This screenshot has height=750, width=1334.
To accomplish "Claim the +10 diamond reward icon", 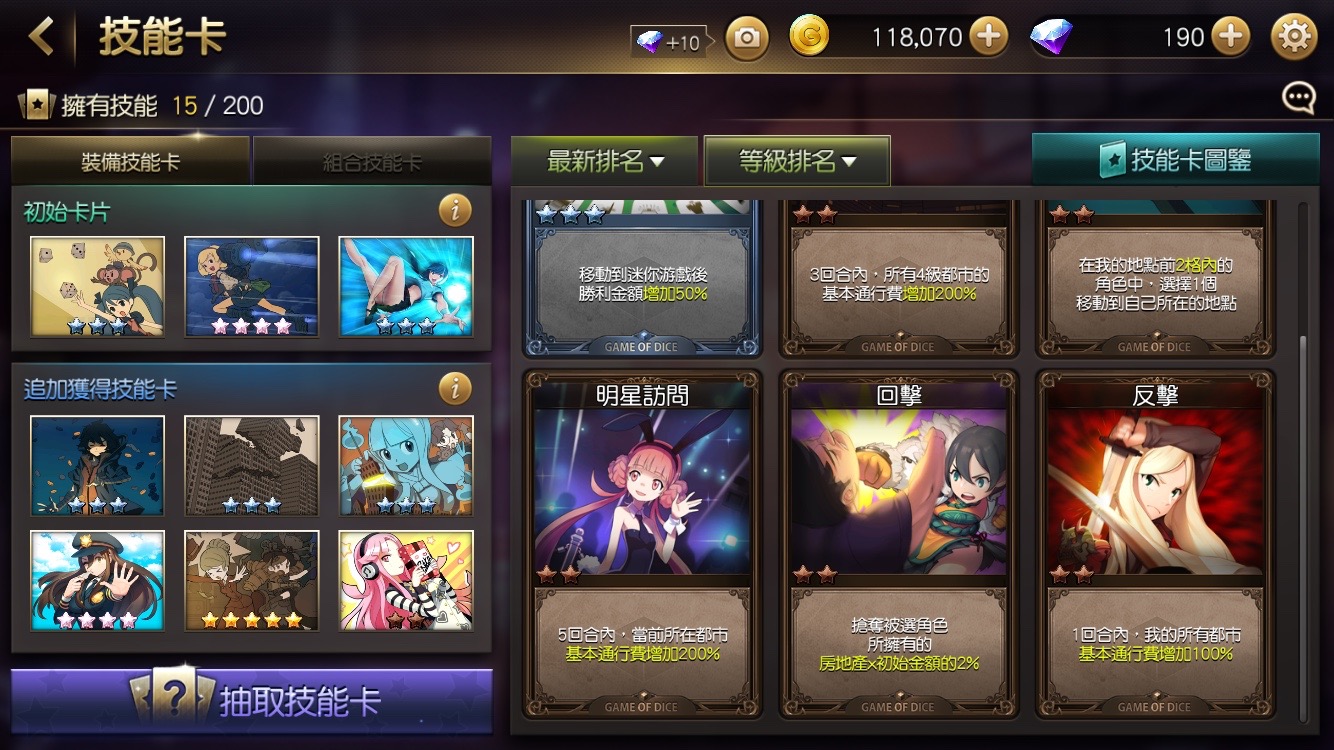I will (666, 36).
